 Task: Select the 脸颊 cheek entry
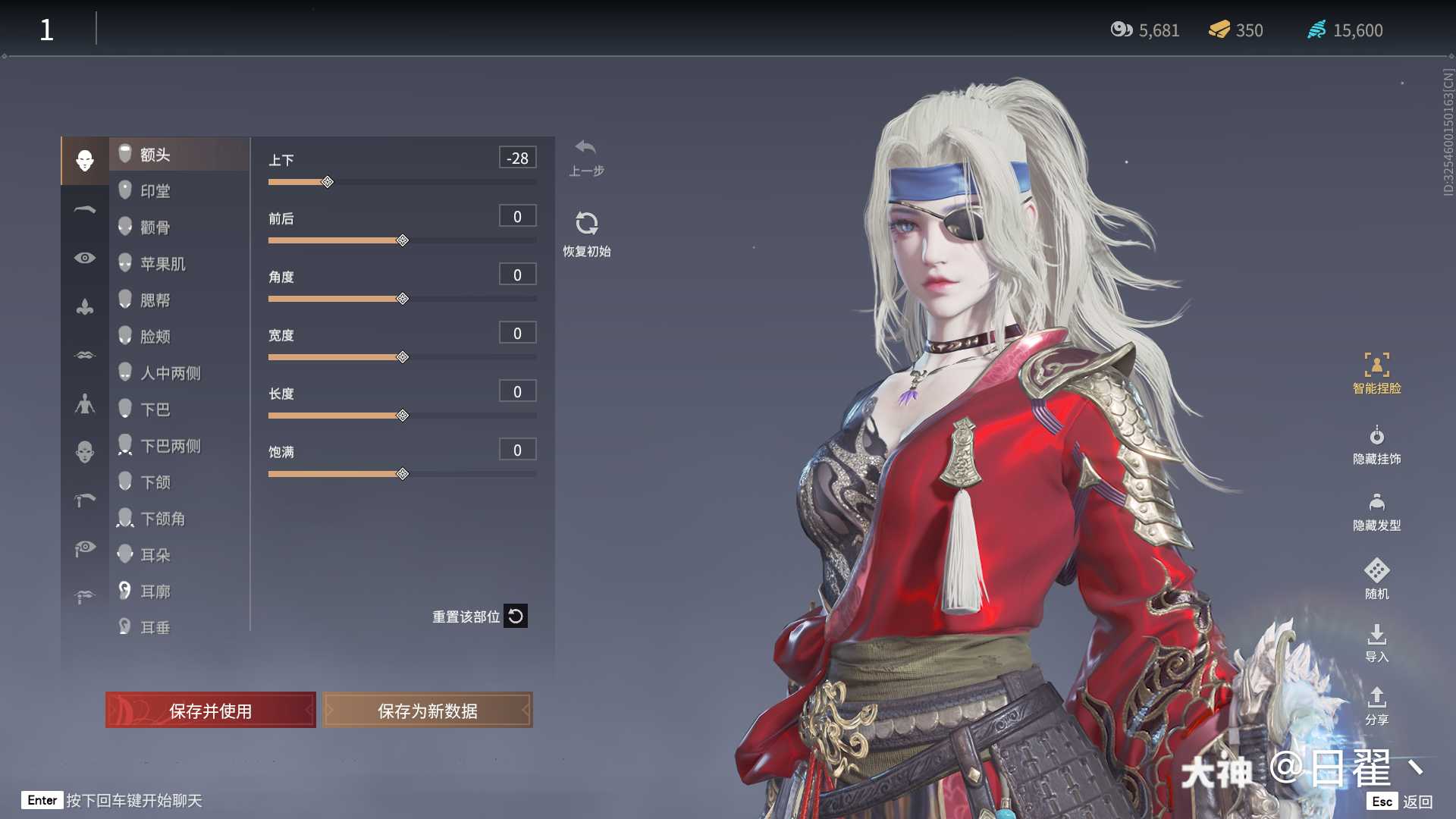pos(155,337)
